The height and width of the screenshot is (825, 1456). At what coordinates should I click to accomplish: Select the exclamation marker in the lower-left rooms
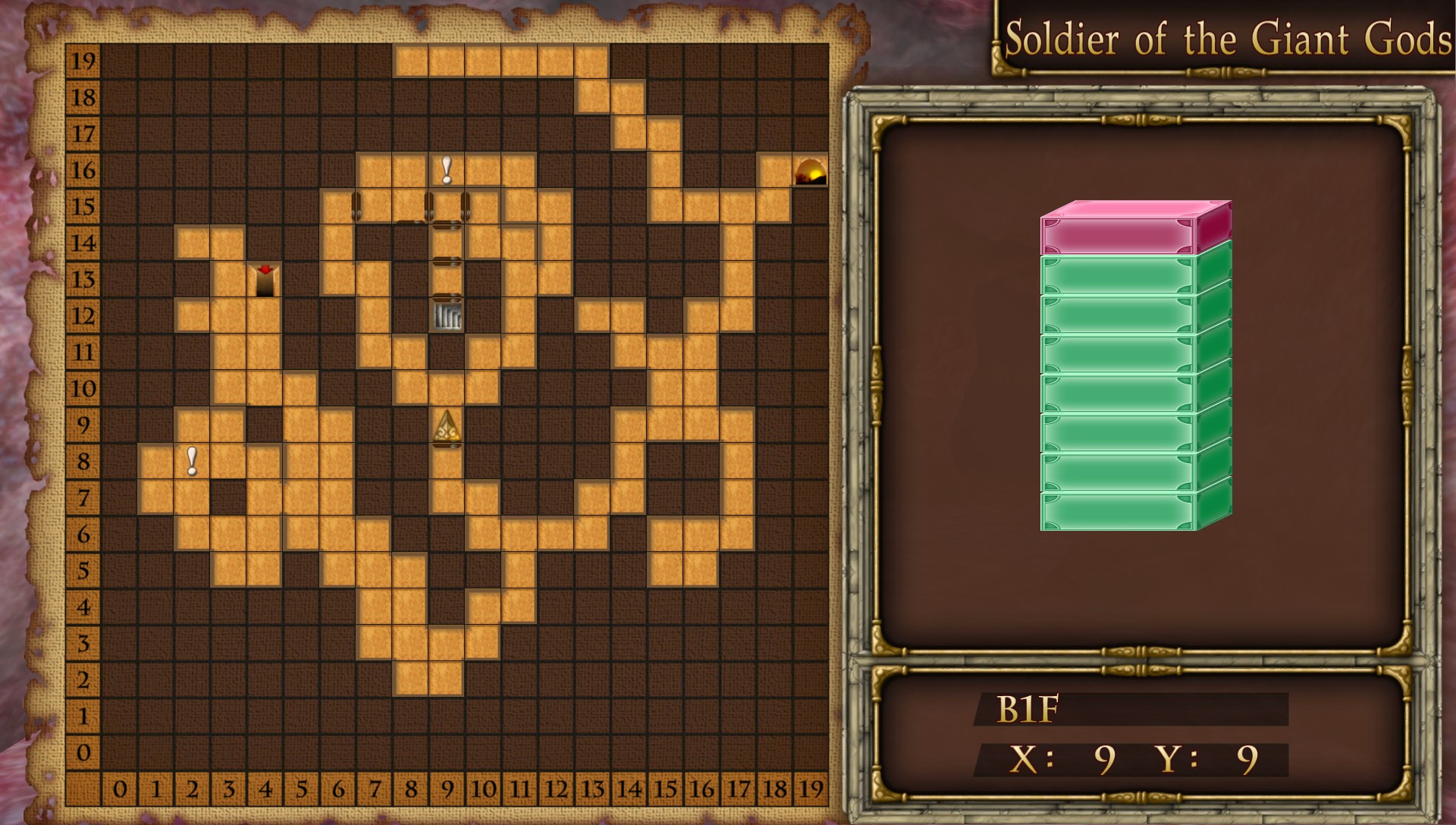point(191,461)
